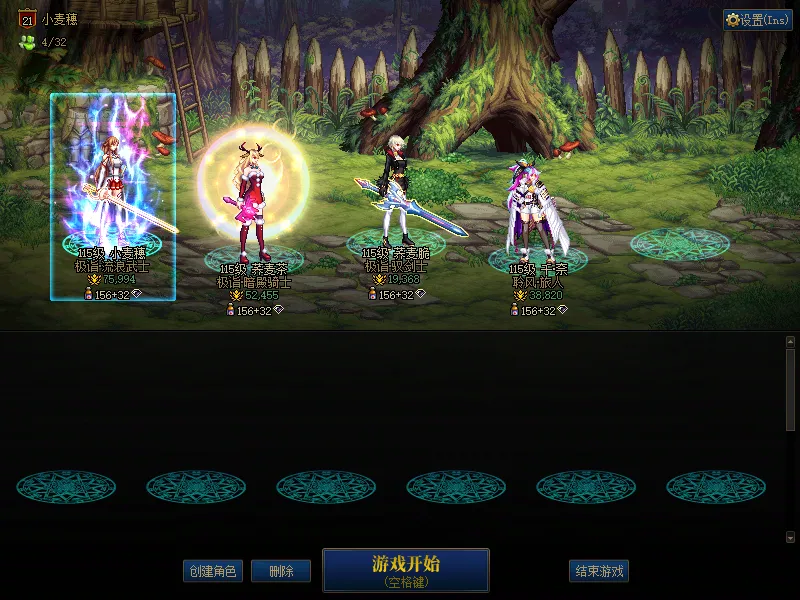Start the game with 游戏开始
Image resolution: width=800 pixels, height=600 pixels.
click(x=405, y=569)
